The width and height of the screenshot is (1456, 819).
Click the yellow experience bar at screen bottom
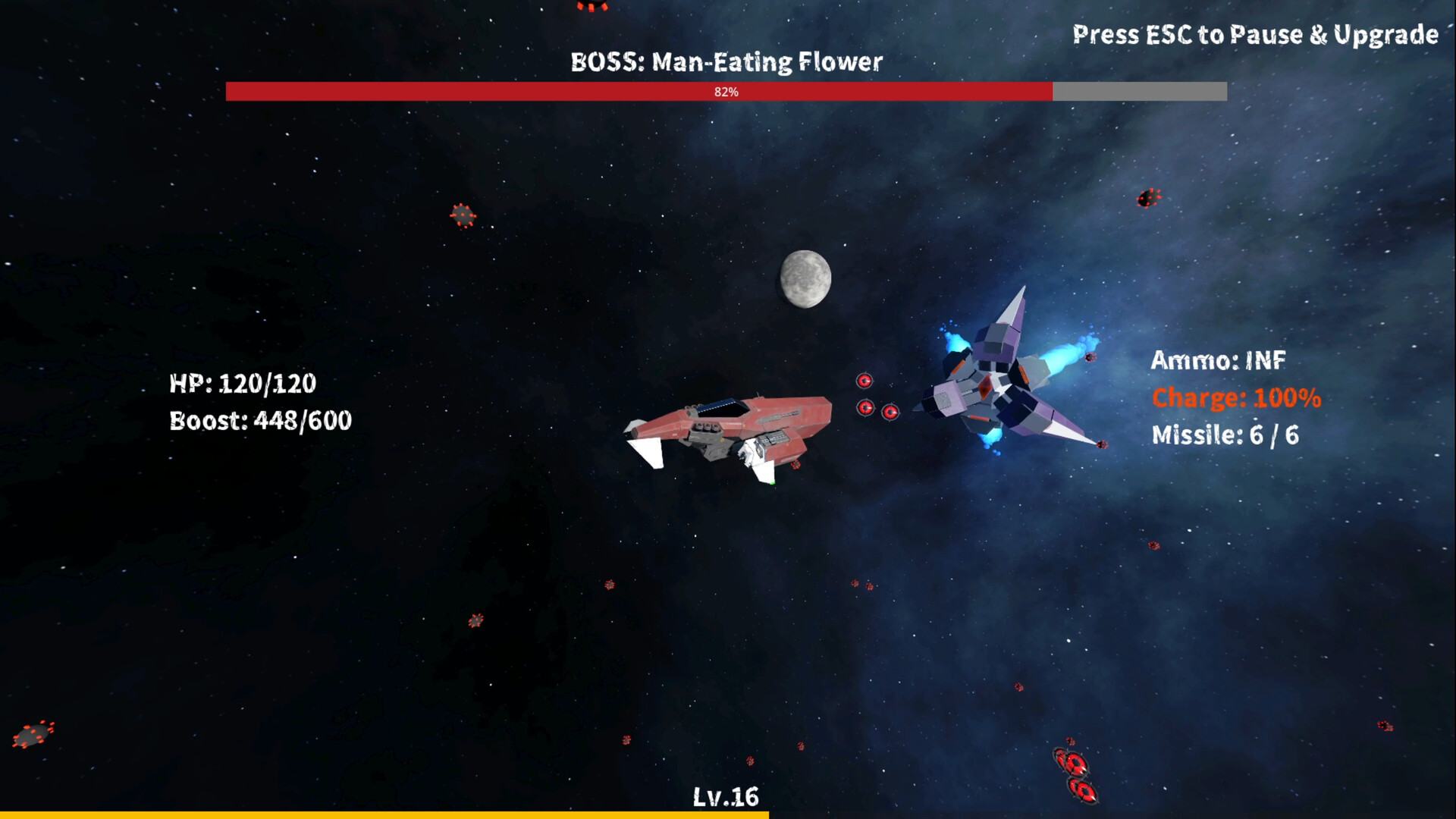[x=379, y=814]
